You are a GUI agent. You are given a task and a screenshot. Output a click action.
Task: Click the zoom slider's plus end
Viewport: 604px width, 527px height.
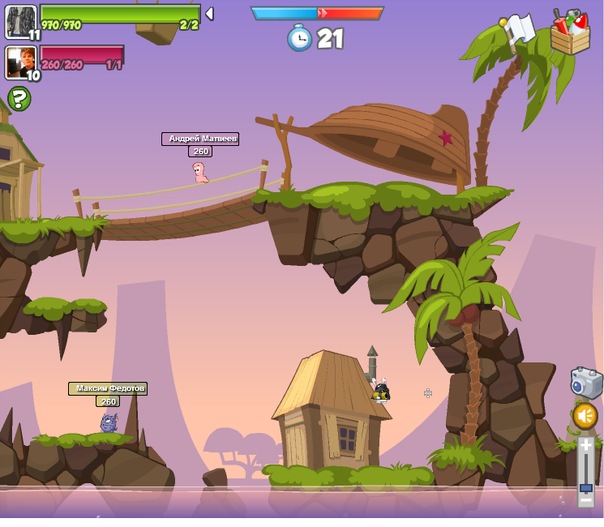pyautogui.click(x=586, y=443)
